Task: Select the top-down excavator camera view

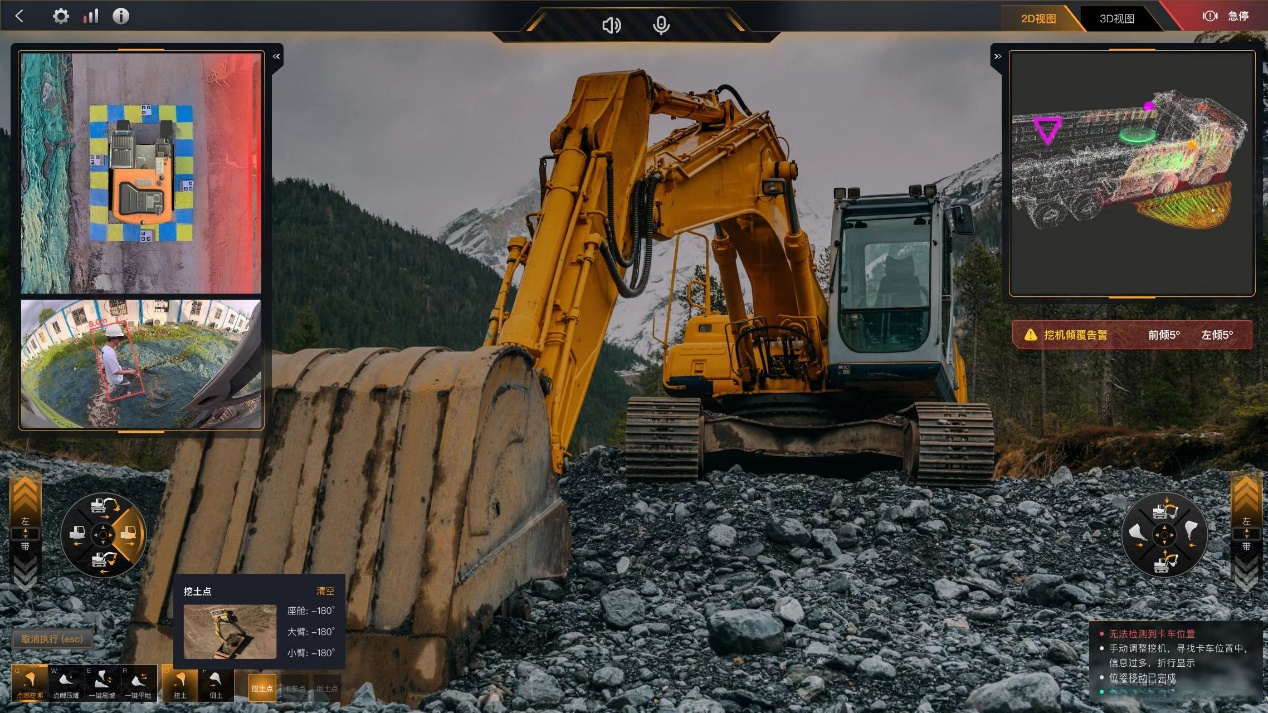Action: (x=141, y=172)
